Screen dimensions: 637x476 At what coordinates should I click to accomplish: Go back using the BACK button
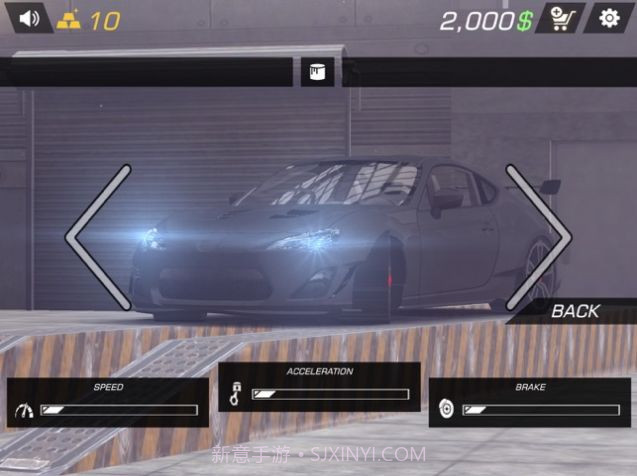click(574, 311)
